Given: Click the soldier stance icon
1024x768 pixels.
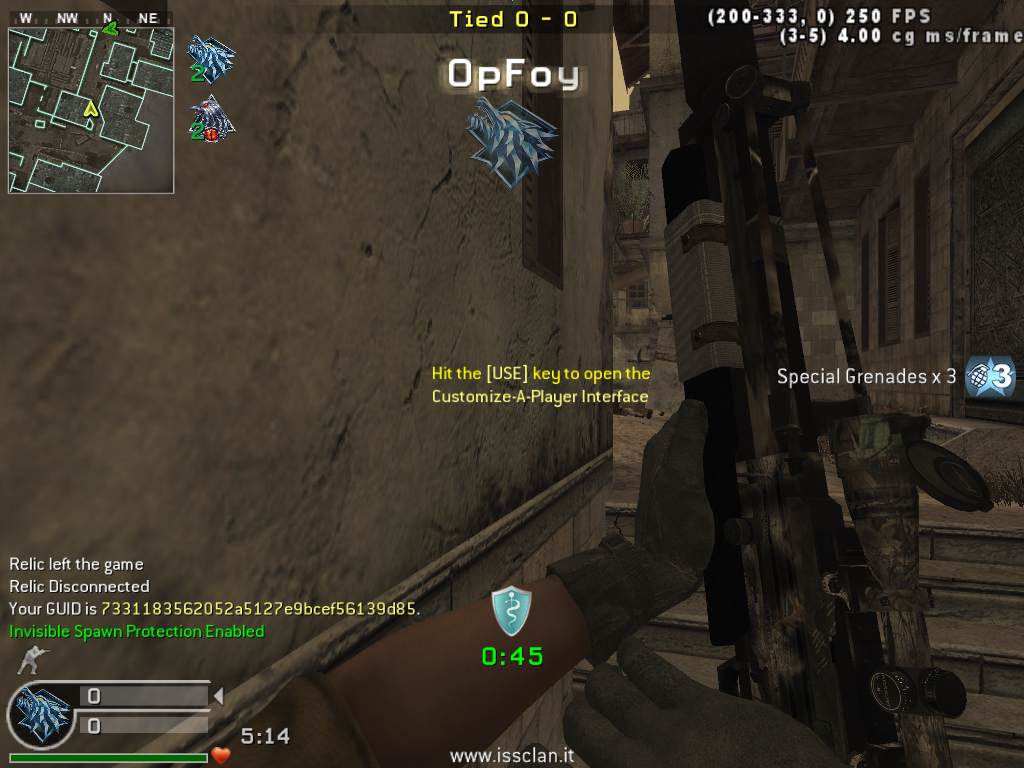Looking at the screenshot, I should pos(27,659).
